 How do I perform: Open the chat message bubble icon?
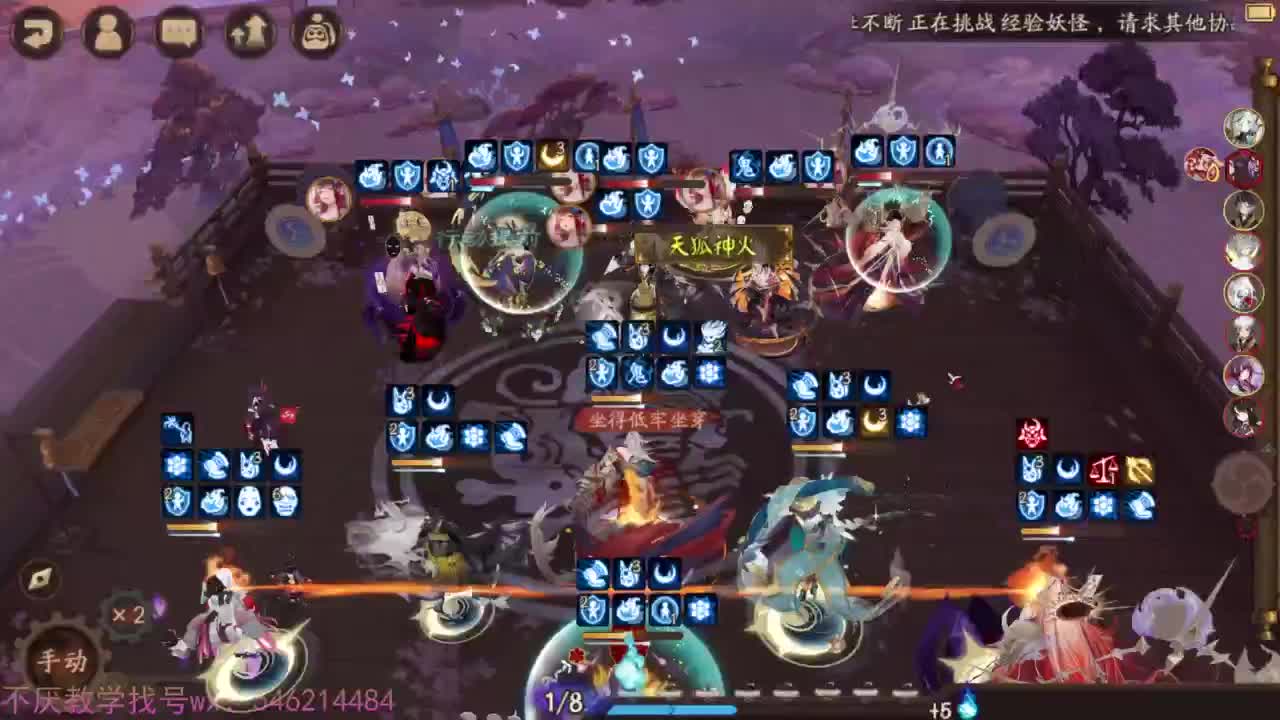coord(179,33)
